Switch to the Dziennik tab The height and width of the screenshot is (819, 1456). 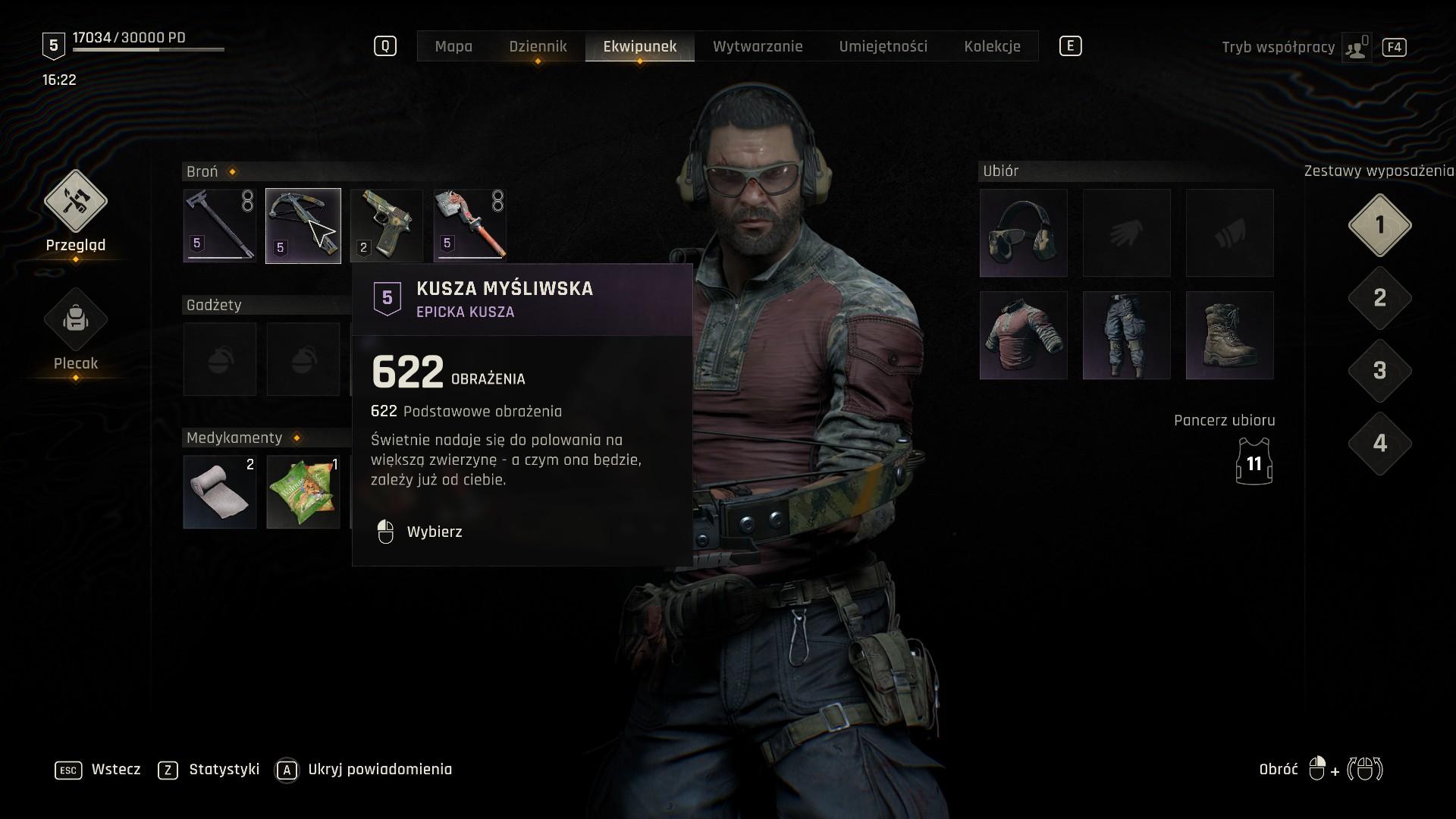tap(538, 46)
